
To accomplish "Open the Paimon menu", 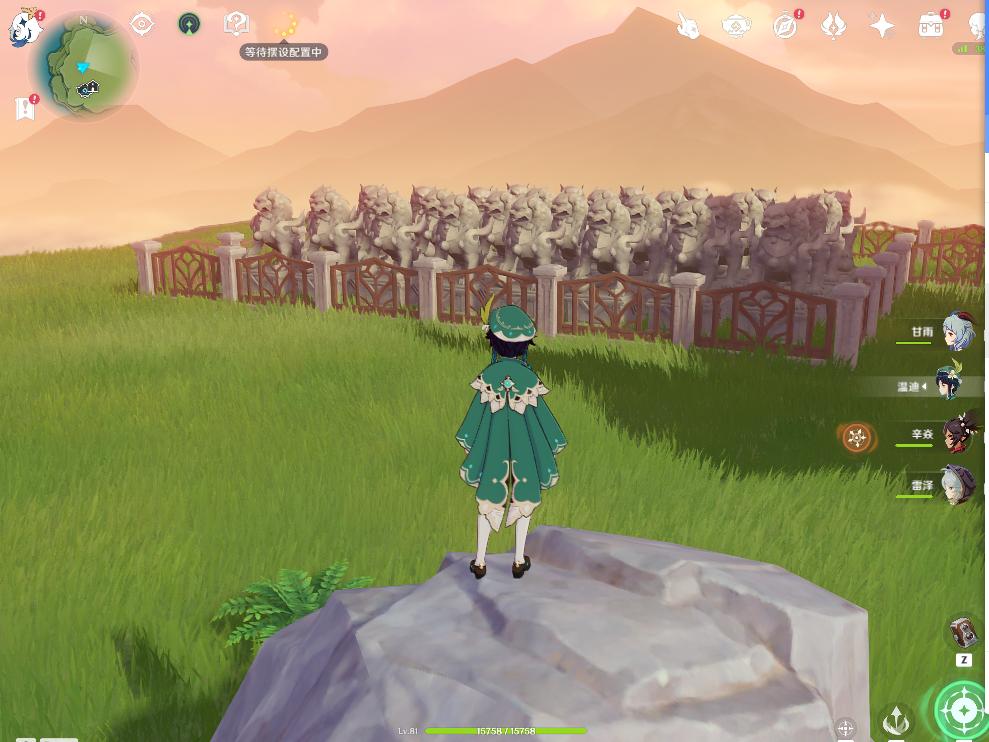I will tap(24, 27).
